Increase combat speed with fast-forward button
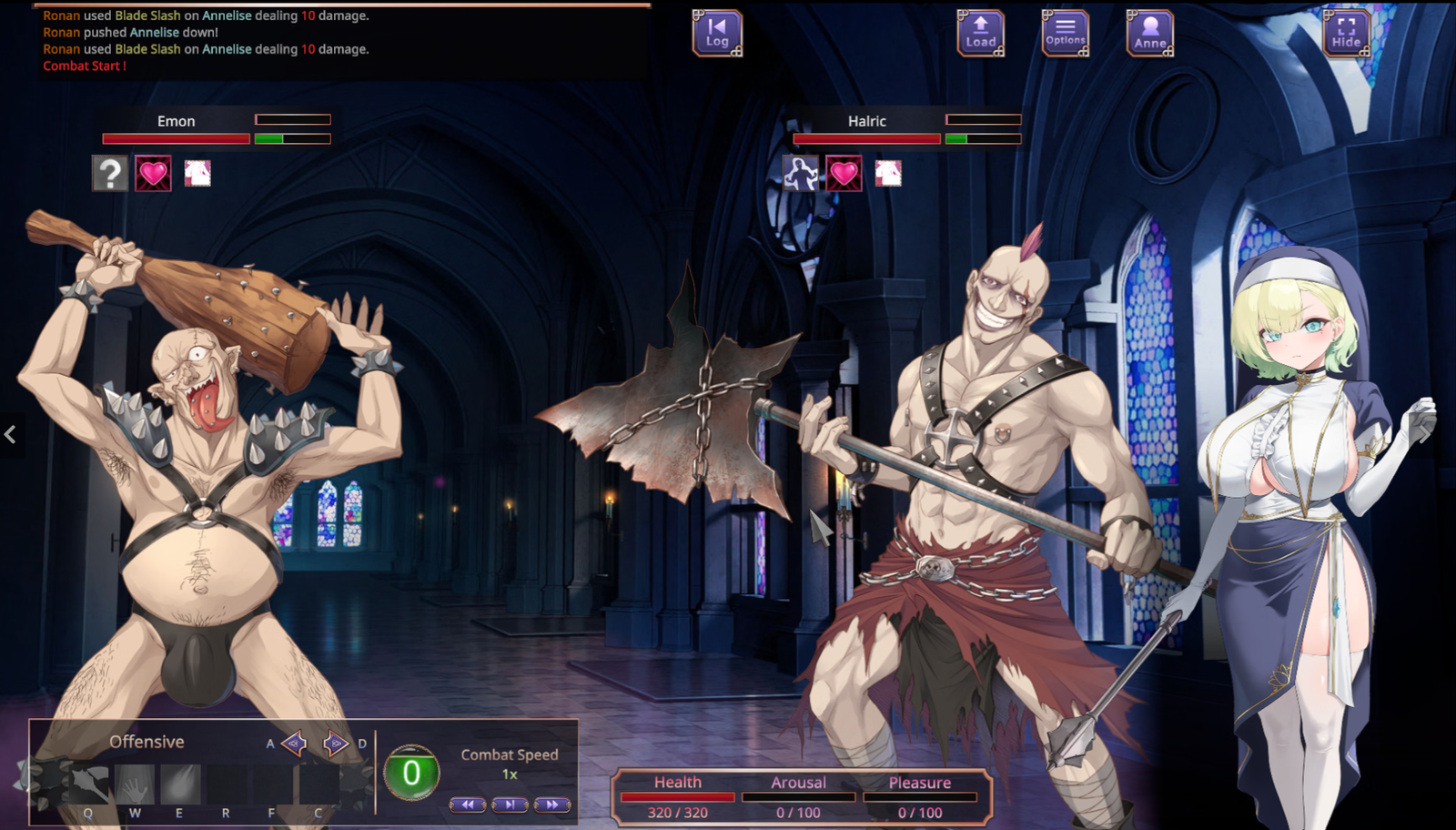 (x=551, y=805)
